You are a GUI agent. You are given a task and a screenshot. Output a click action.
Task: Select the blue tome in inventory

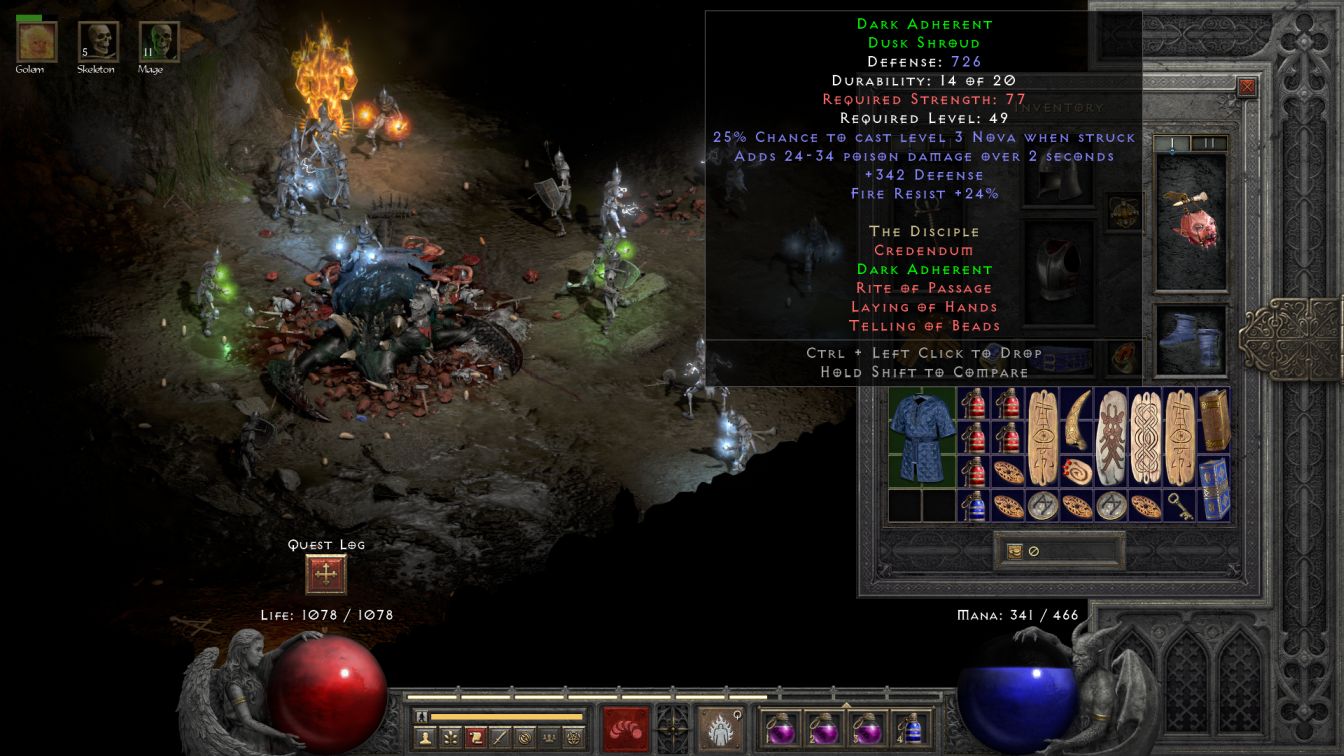pos(1214,488)
